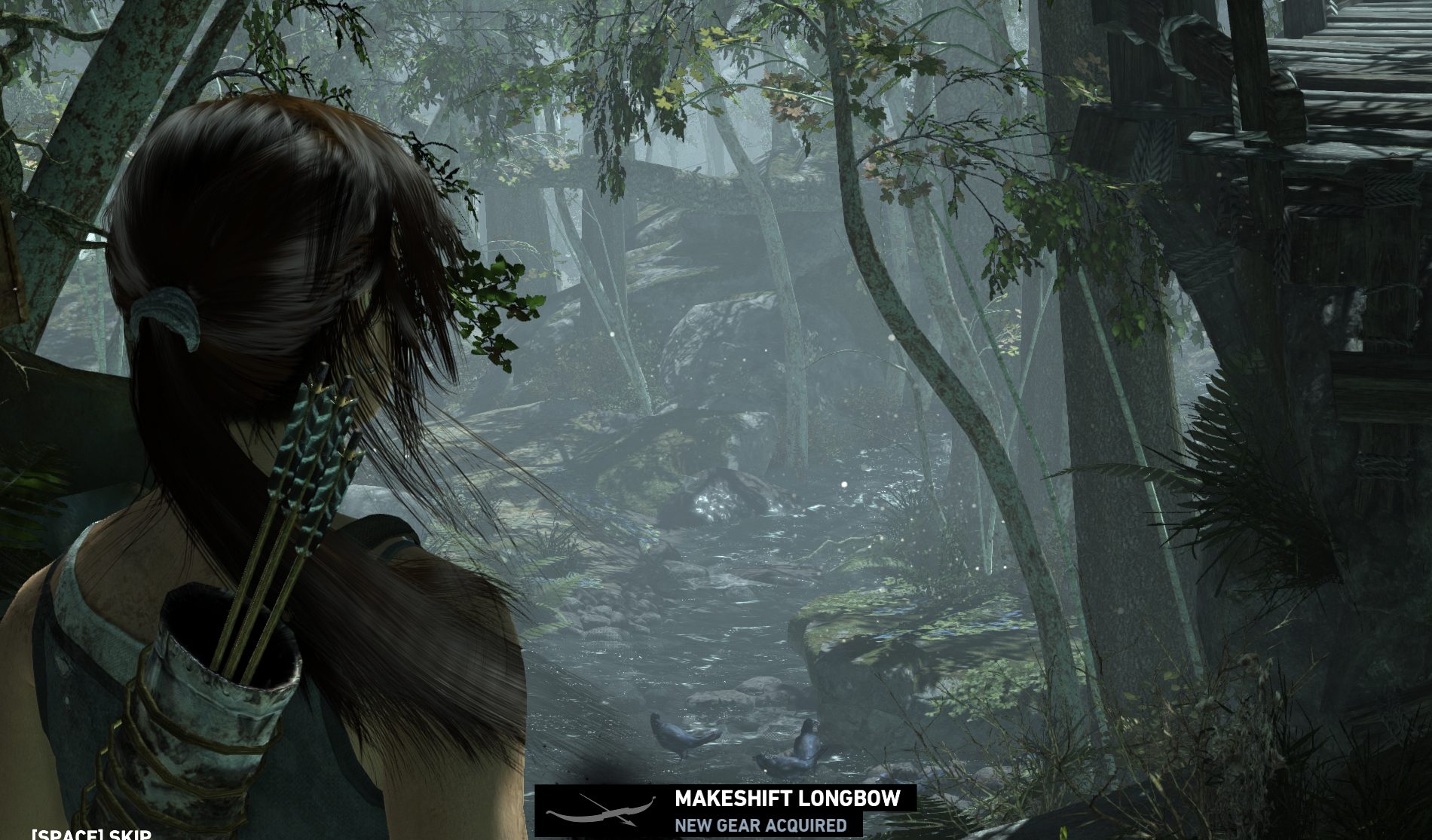This screenshot has height=840, width=1432.
Task: Click the MAKESHIFT LONGBOW title text
Action: pyautogui.click(x=787, y=797)
